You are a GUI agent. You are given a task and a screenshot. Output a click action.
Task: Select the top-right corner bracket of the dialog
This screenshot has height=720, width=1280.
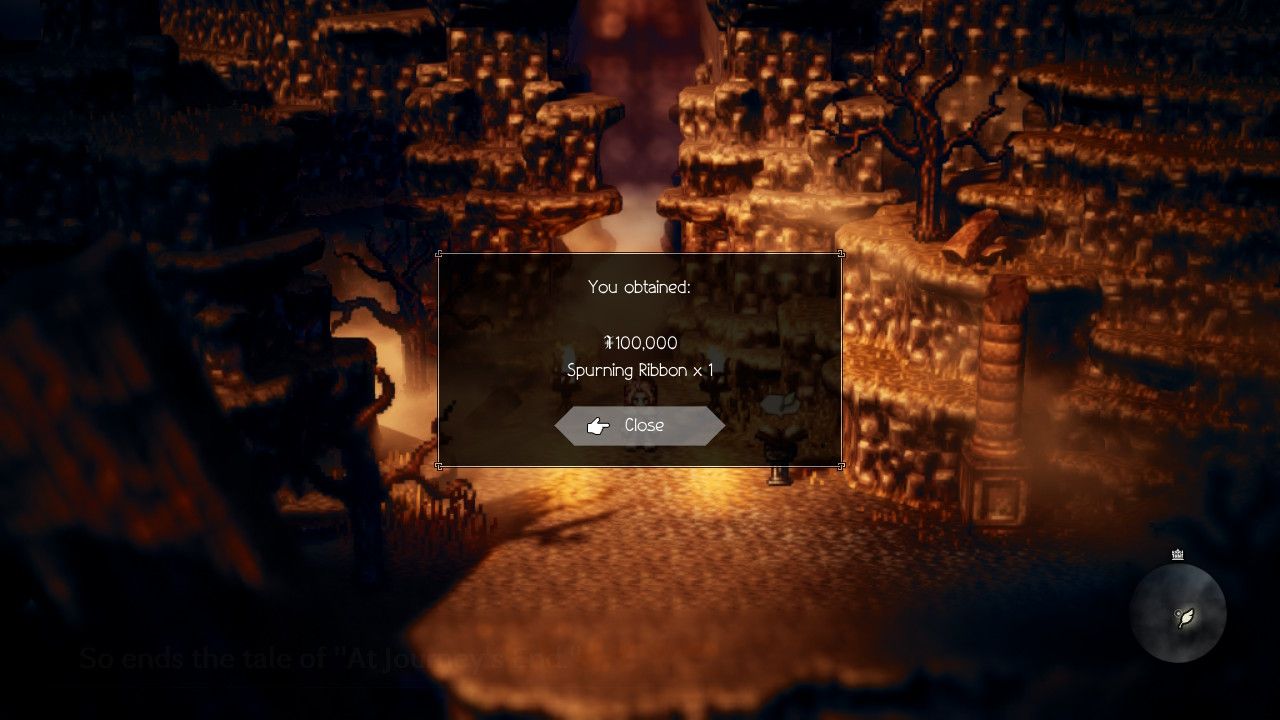(x=841, y=254)
